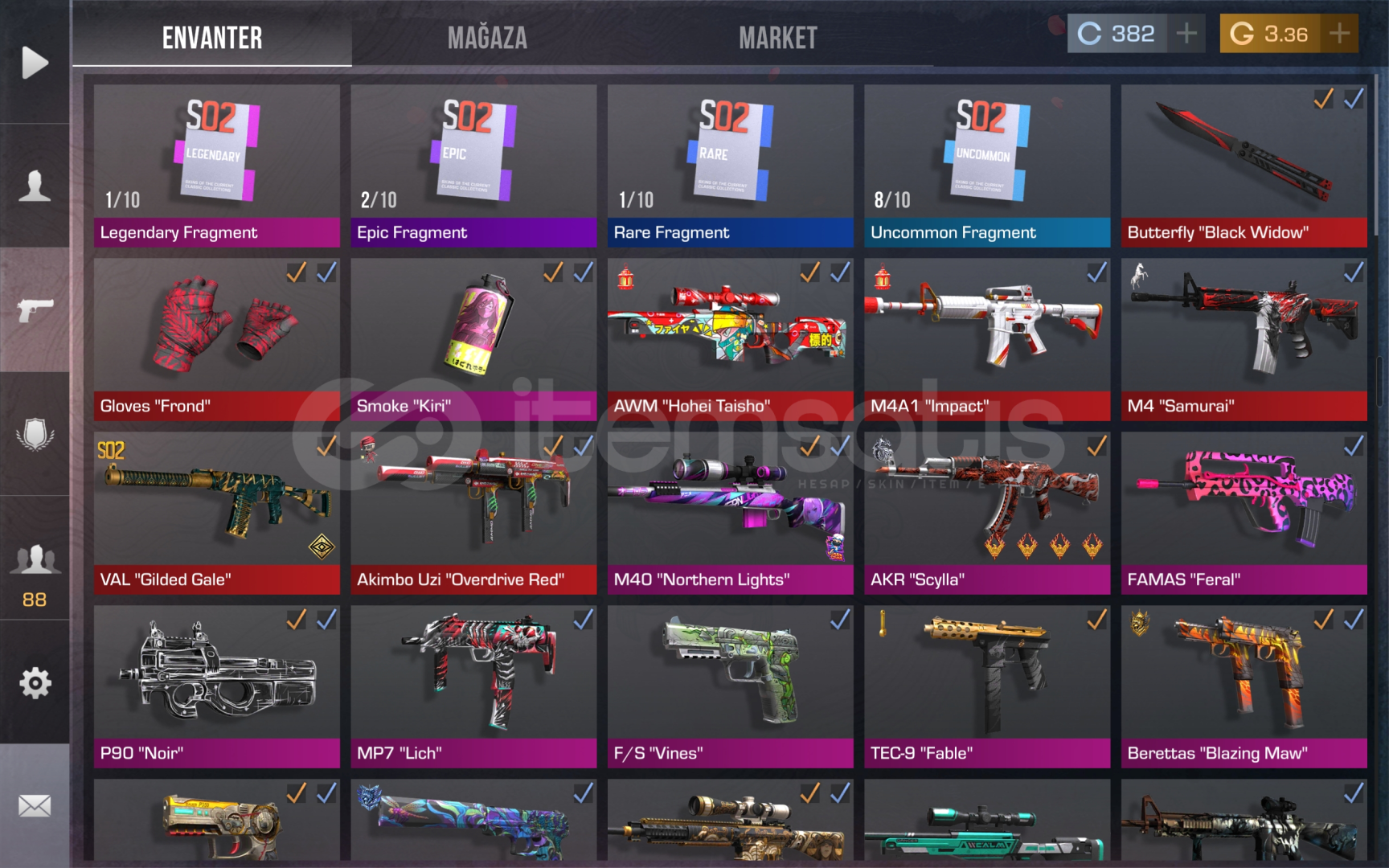
Task: Click the silver C coin currency icon
Action: pos(1092,32)
